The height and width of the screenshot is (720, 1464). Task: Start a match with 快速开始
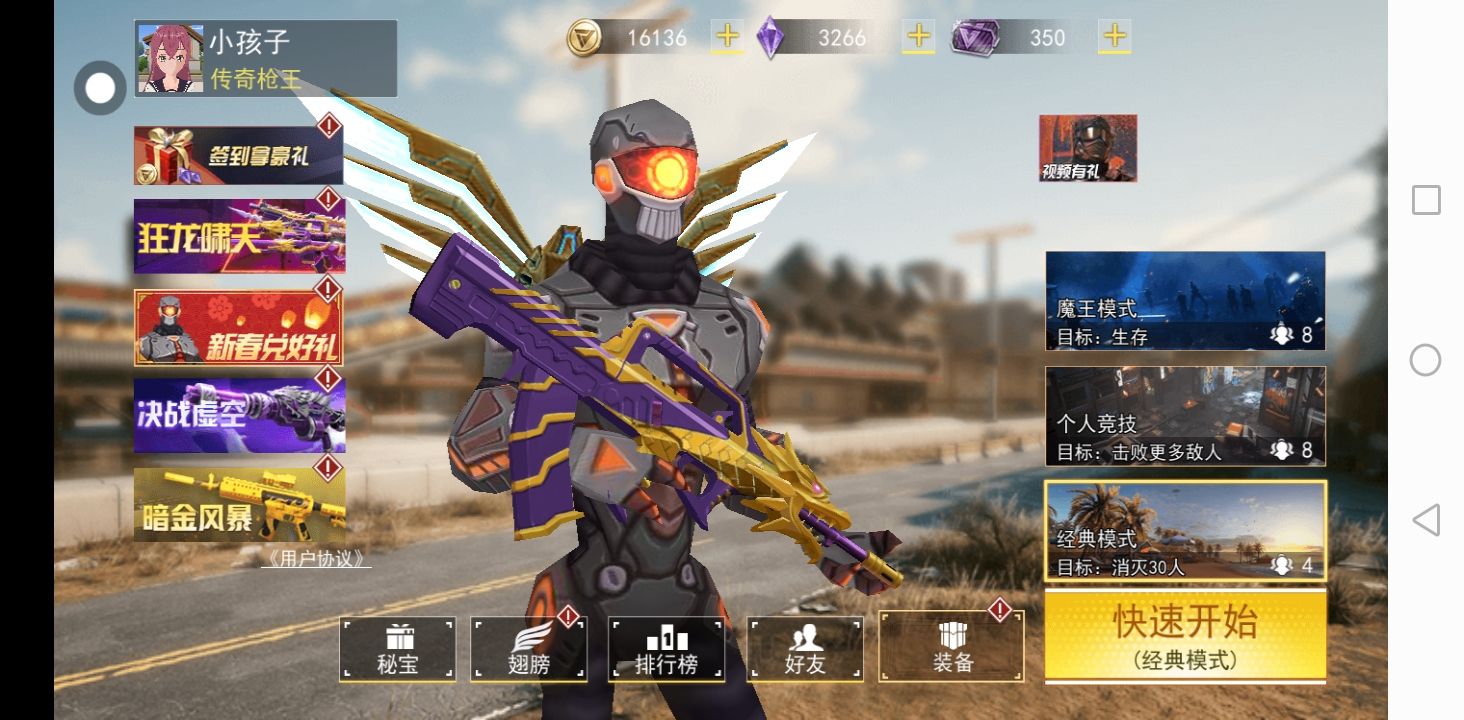pyautogui.click(x=1185, y=635)
